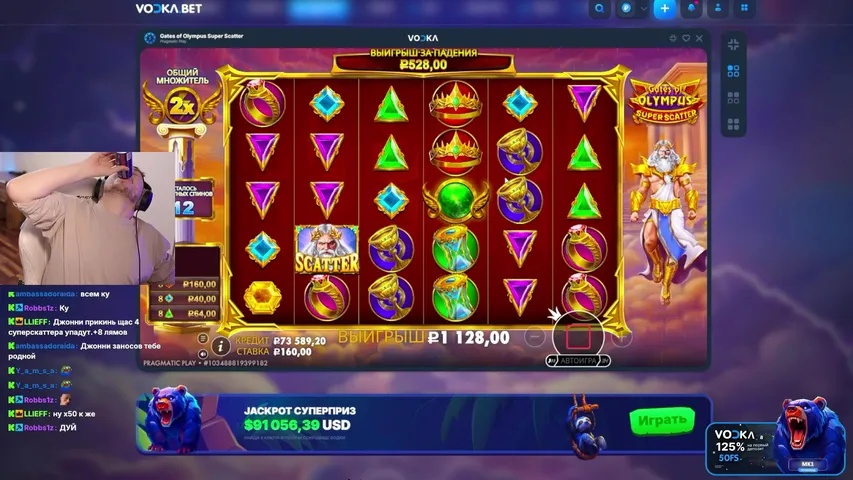Open the four-square apps grid in the header
This screenshot has height=480, width=853.
[x=744, y=9]
